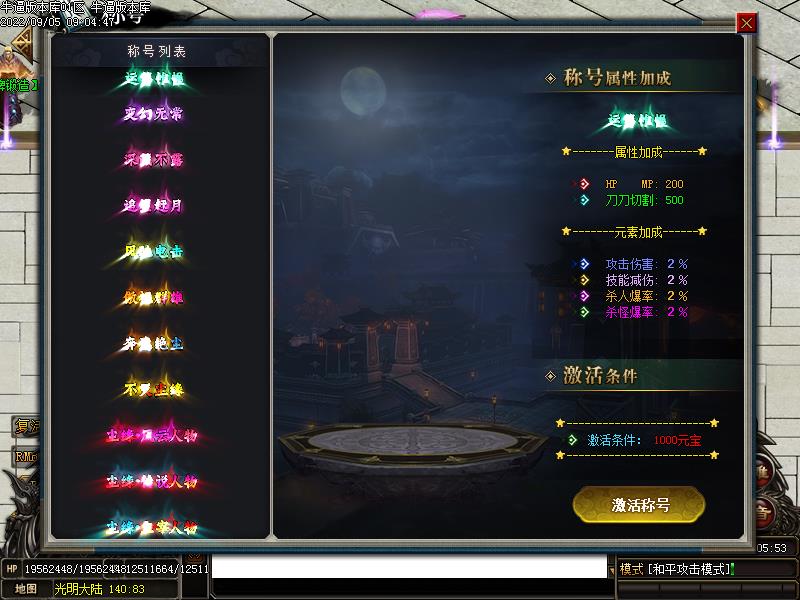This screenshot has height=600, width=800.
Task: Toggle the 和平攻击模式 attack mode
Action: click(x=677, y=569)
